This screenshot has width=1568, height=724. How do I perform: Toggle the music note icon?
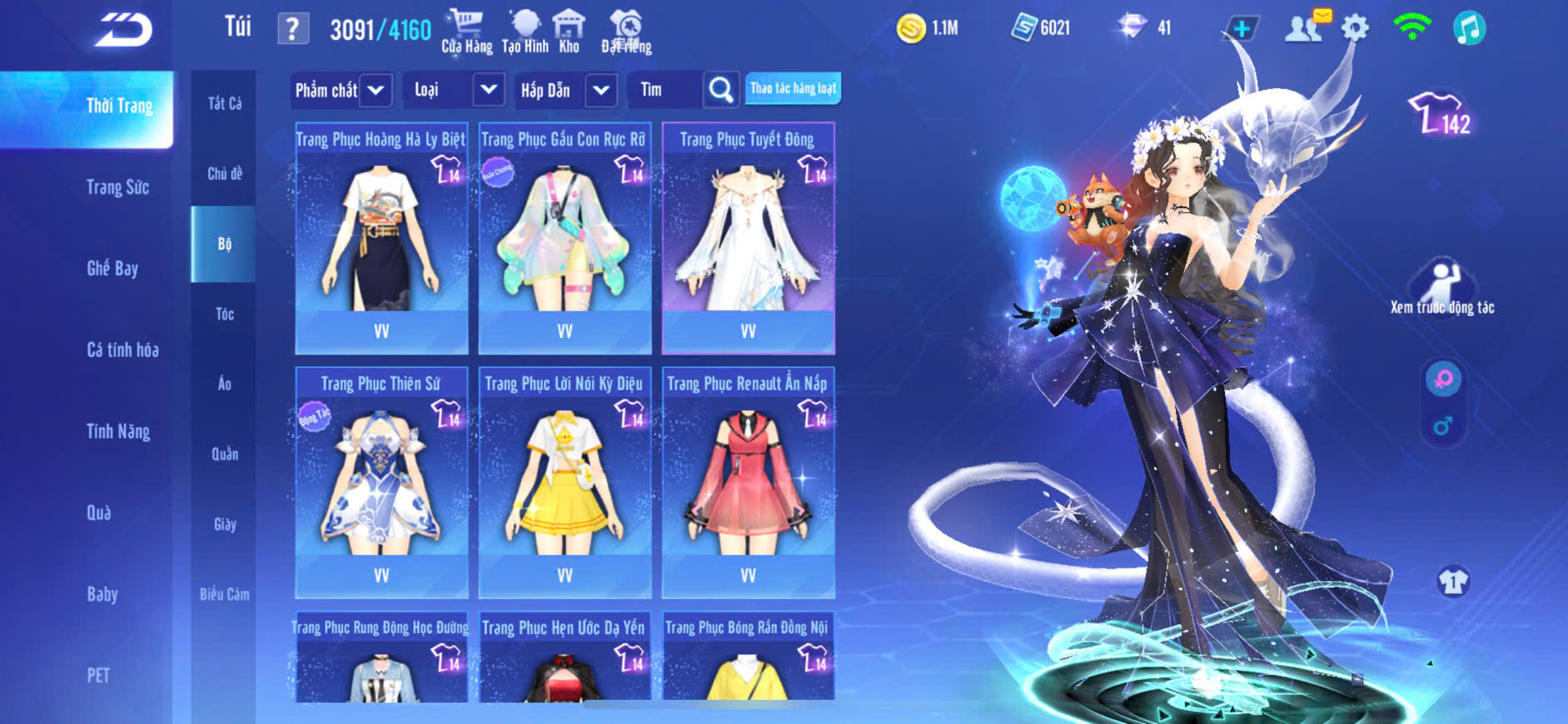click(1469, 28)
